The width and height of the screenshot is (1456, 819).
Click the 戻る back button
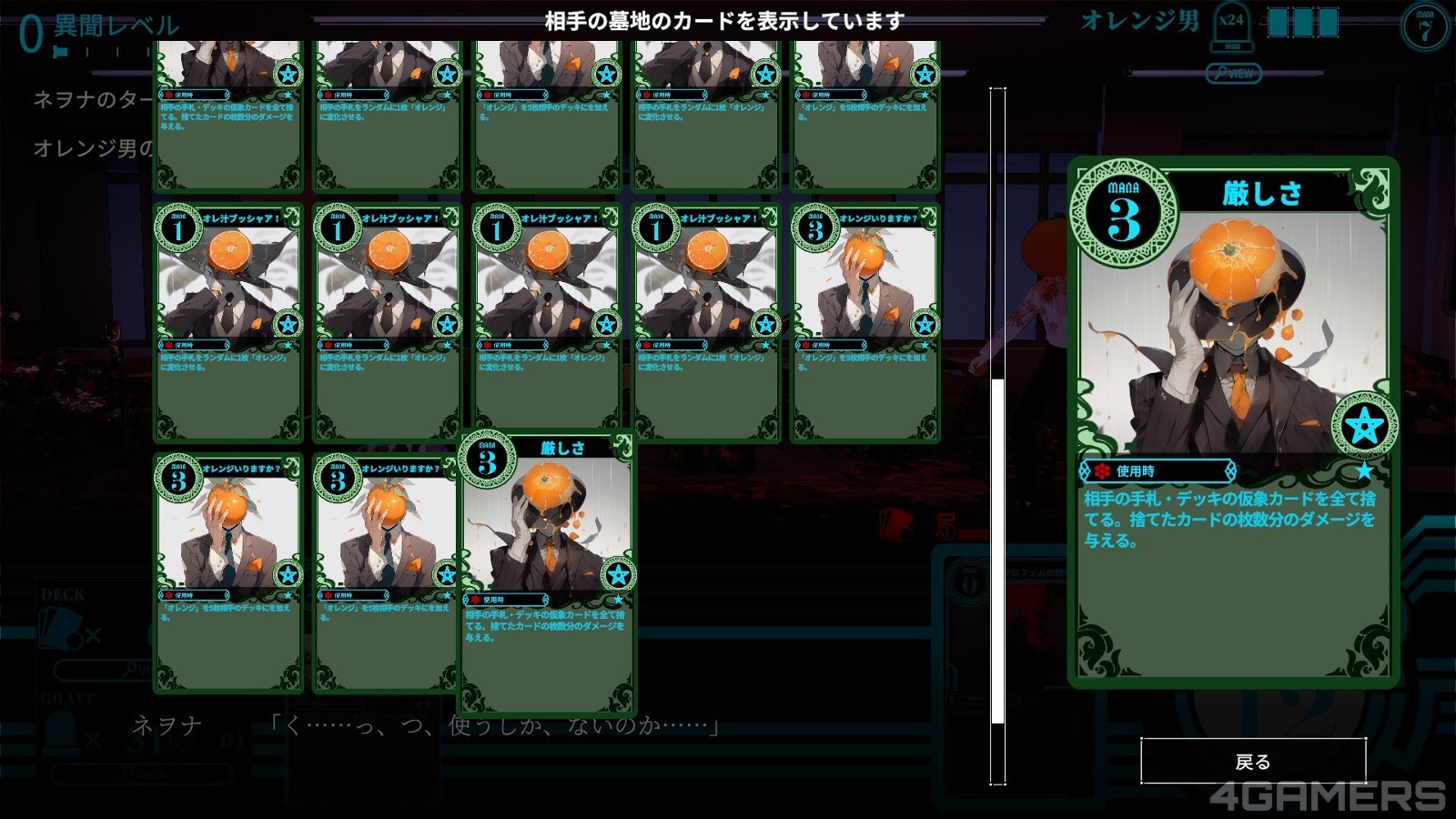[1253, 761]
